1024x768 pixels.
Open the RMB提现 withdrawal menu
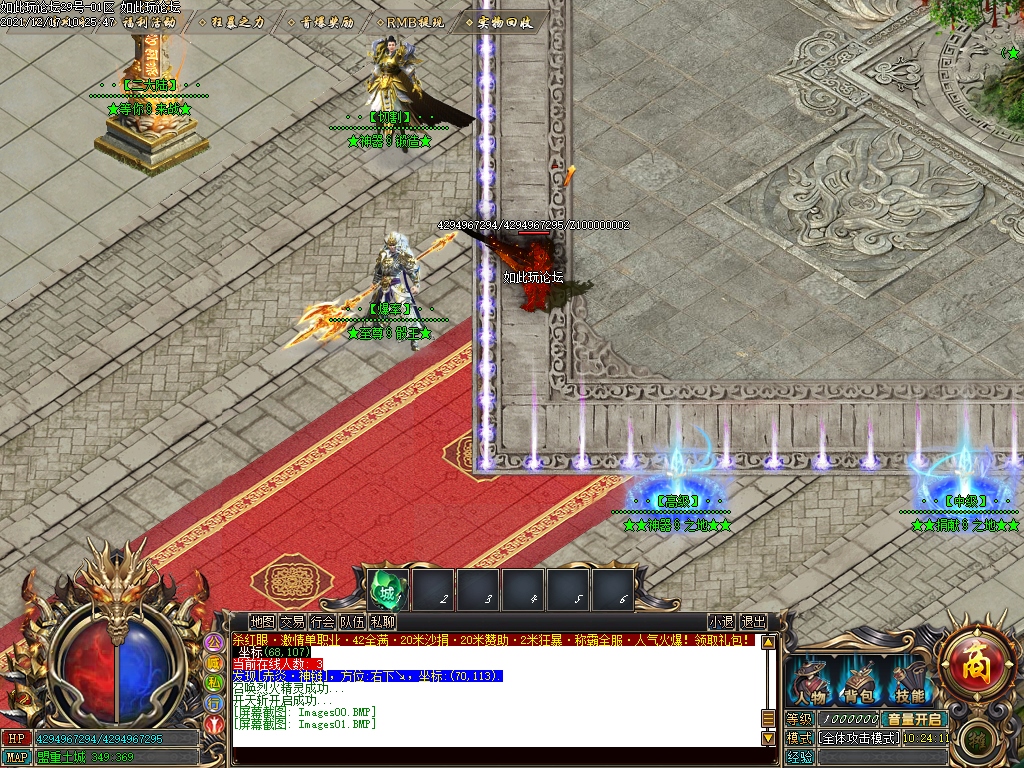(x=412, y=22)
